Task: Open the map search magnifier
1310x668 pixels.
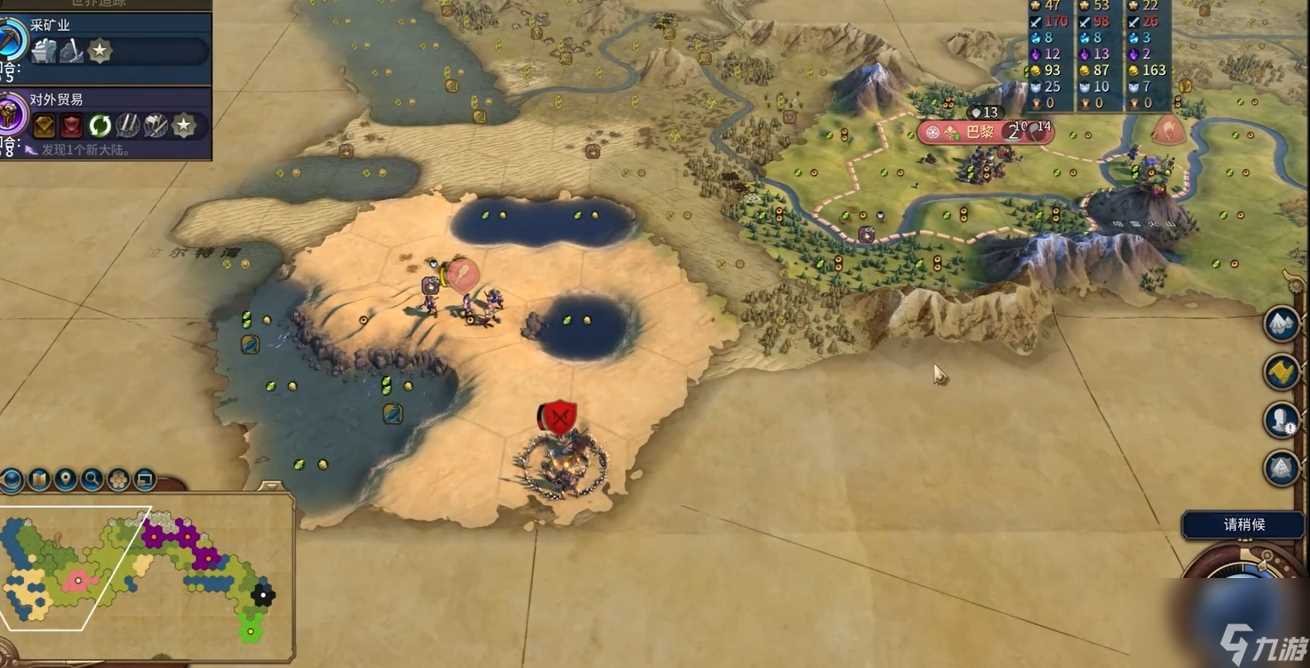Action: (92, 480)
